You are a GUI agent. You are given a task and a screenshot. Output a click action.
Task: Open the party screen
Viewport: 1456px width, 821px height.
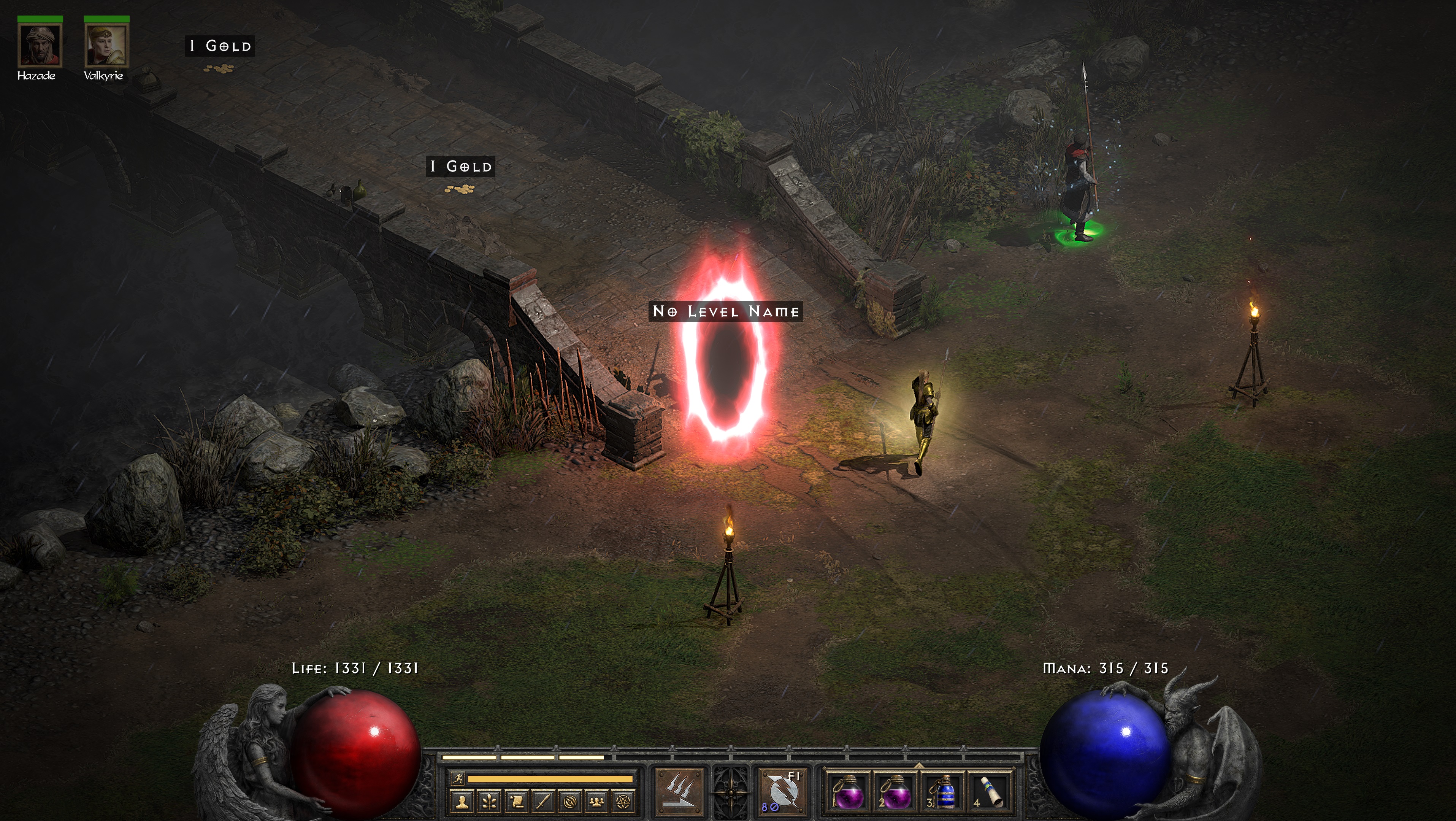[x=597, y=801]
